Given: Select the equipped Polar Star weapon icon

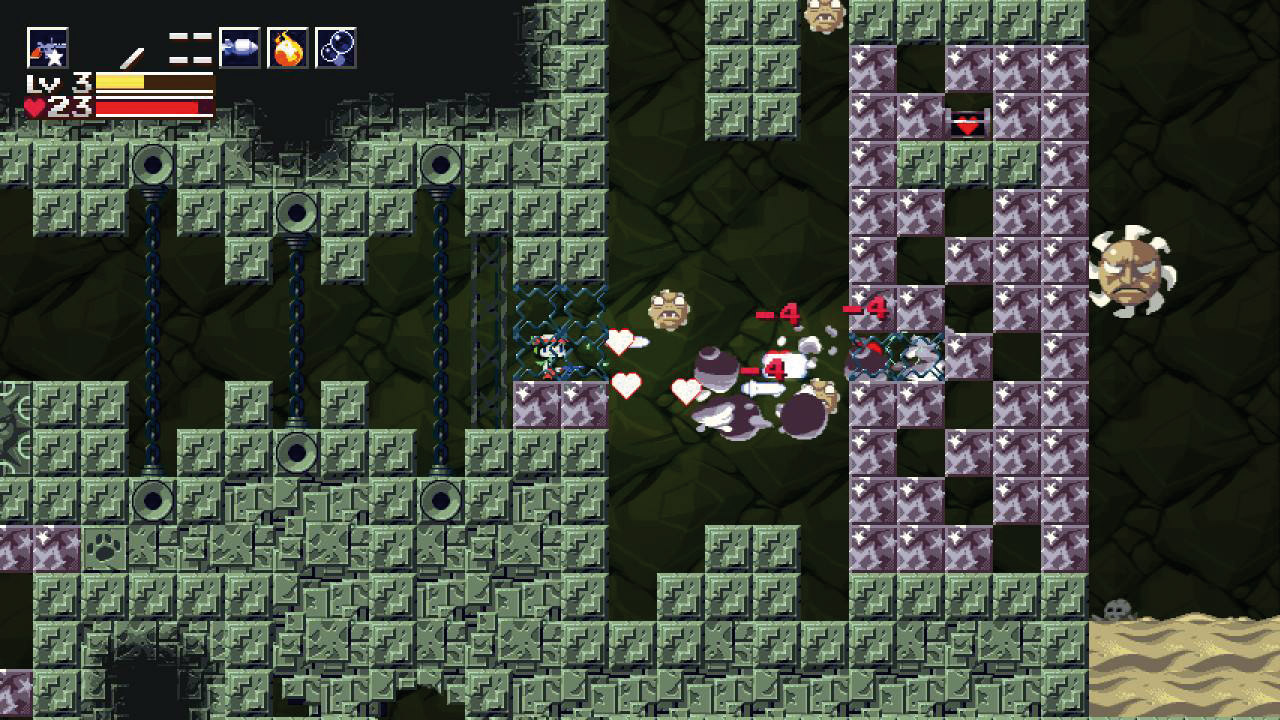Looking at the screenshot, I should tap(47, 48).
